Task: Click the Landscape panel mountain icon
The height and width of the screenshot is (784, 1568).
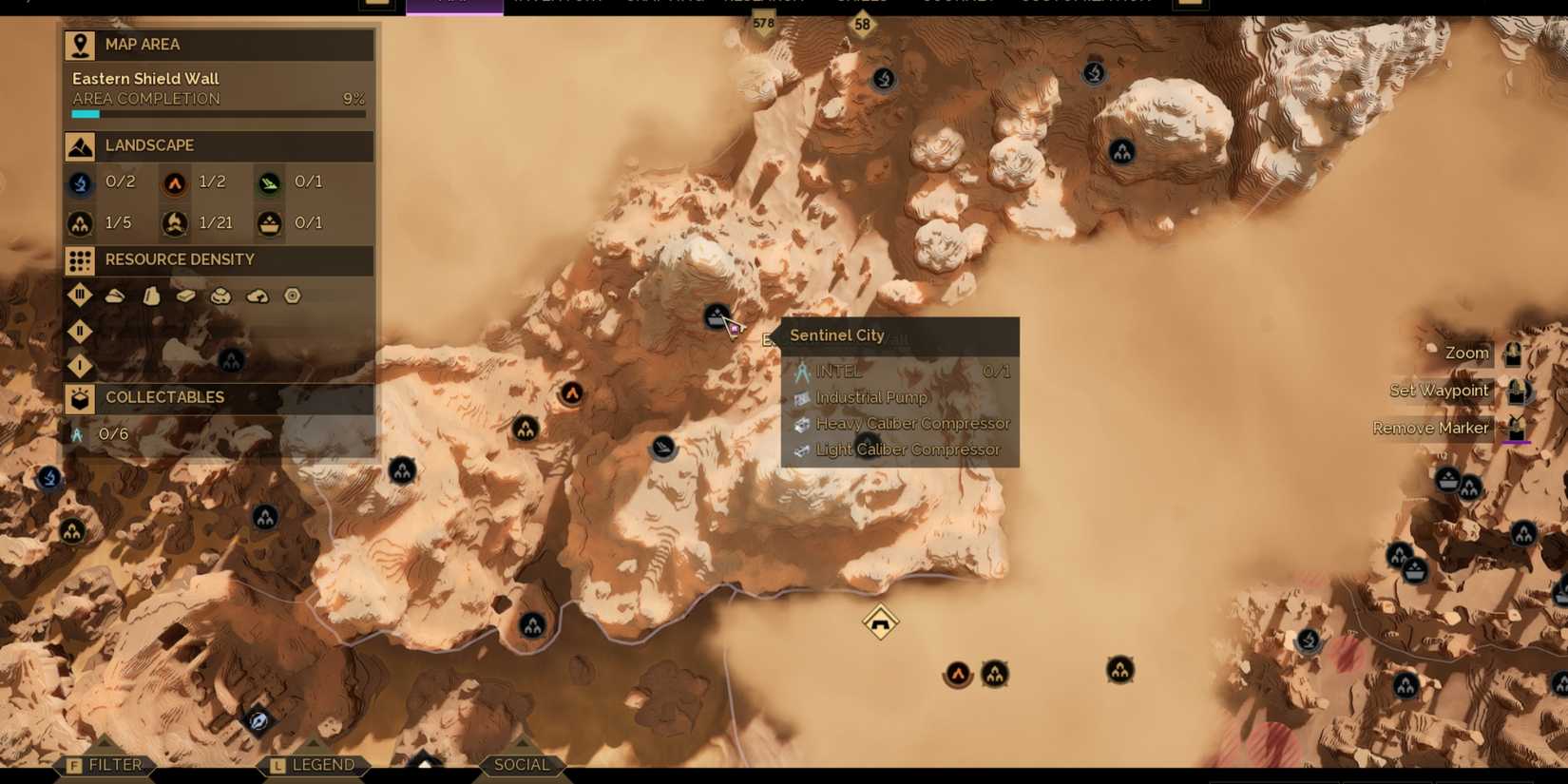Action: pos(80,145)
